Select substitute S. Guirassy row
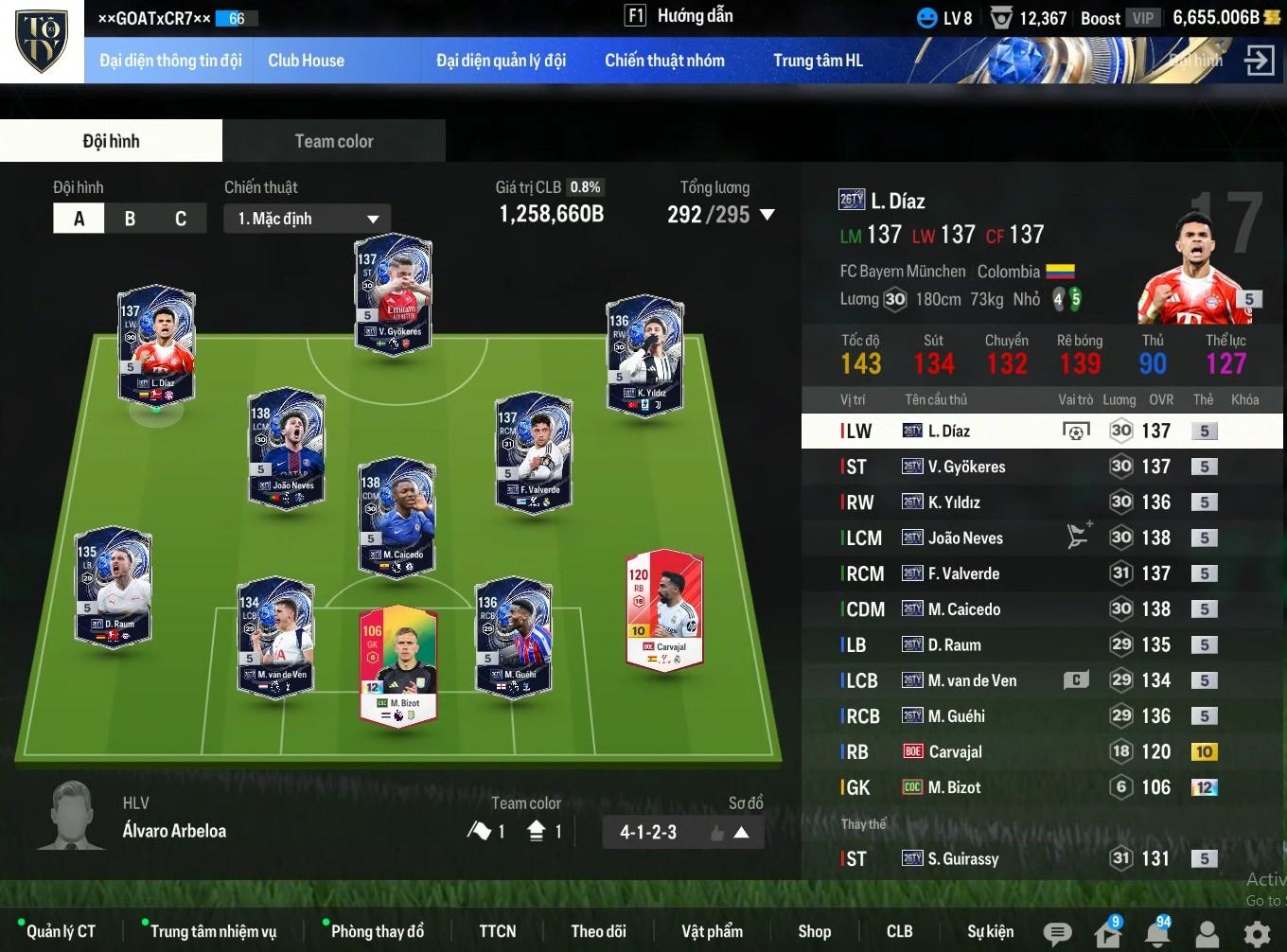 (1041, 859)
